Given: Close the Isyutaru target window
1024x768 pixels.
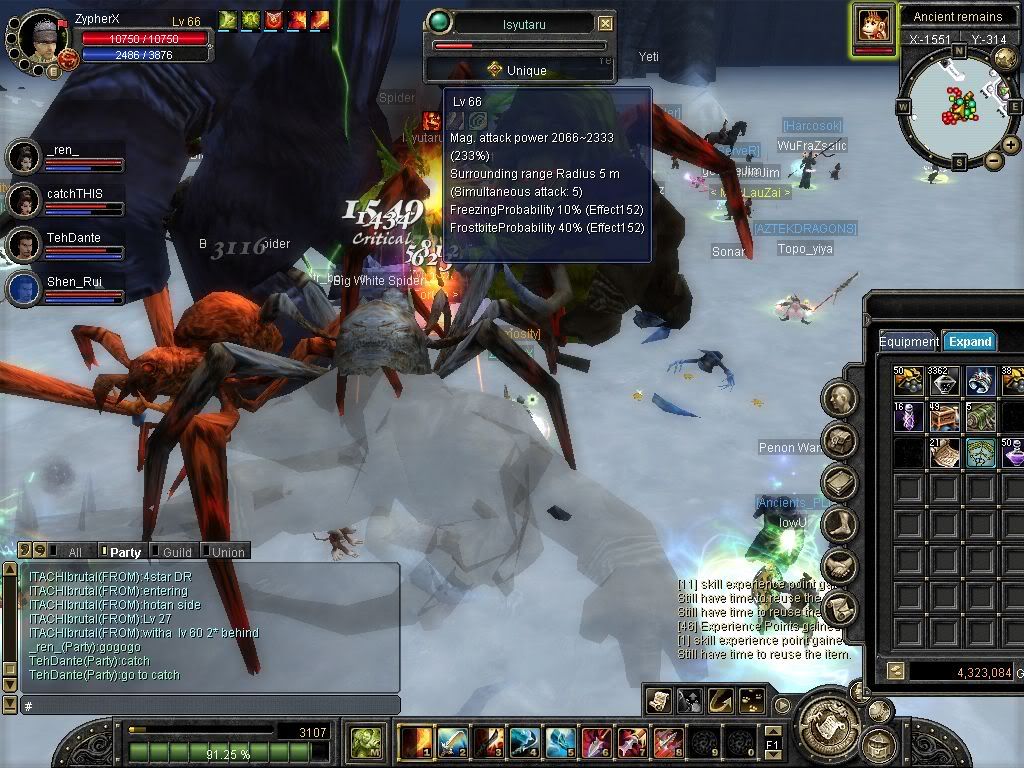Looking at the screenshot, I should pos(605,23).
